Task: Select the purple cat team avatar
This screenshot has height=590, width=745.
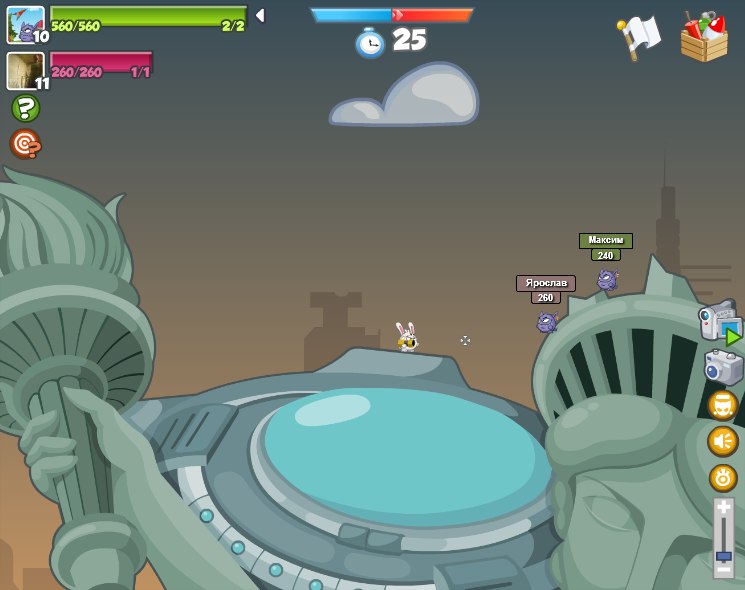Action: (x=25, y=23)
